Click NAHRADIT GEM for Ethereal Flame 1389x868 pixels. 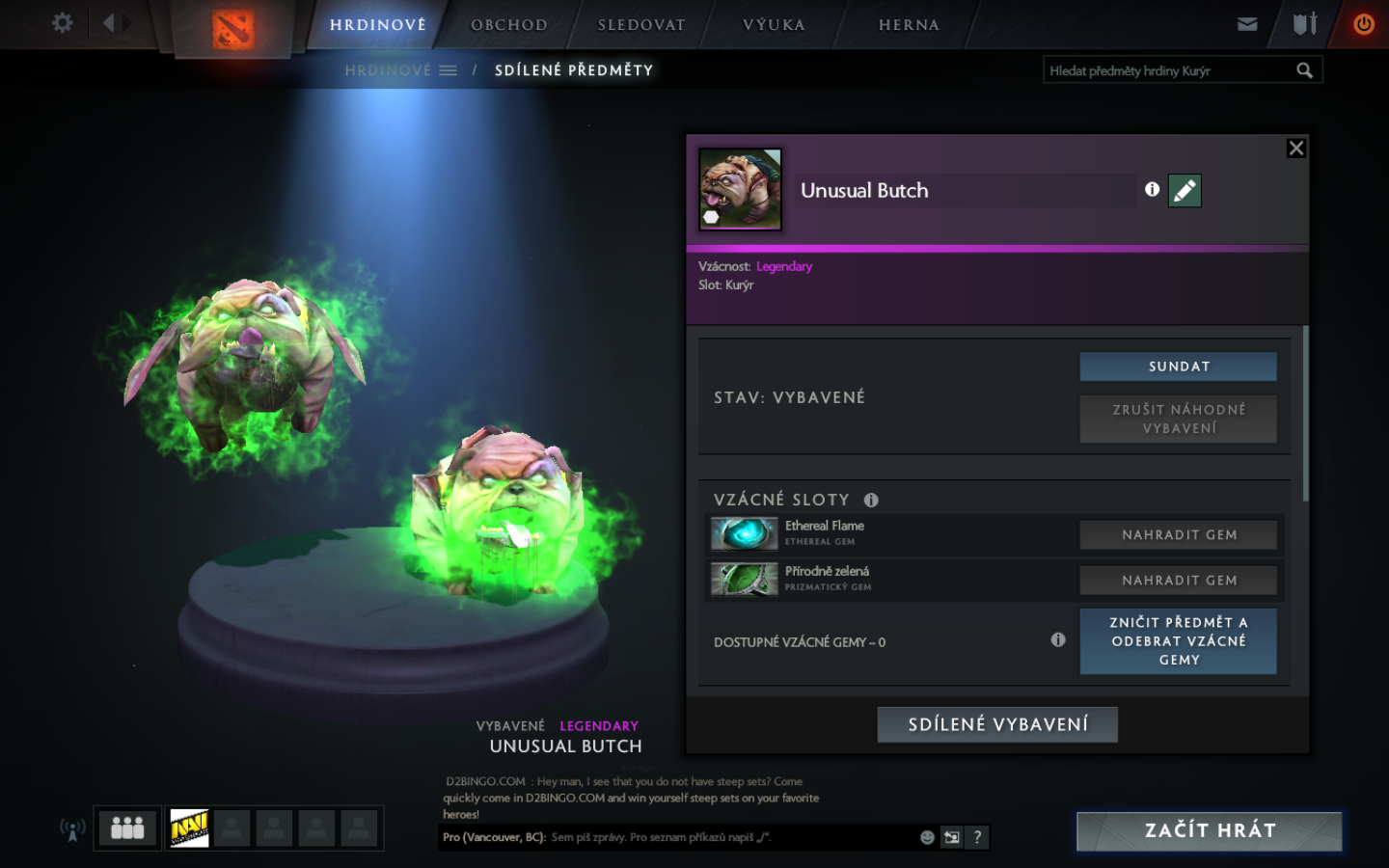tap(1178, 534)
